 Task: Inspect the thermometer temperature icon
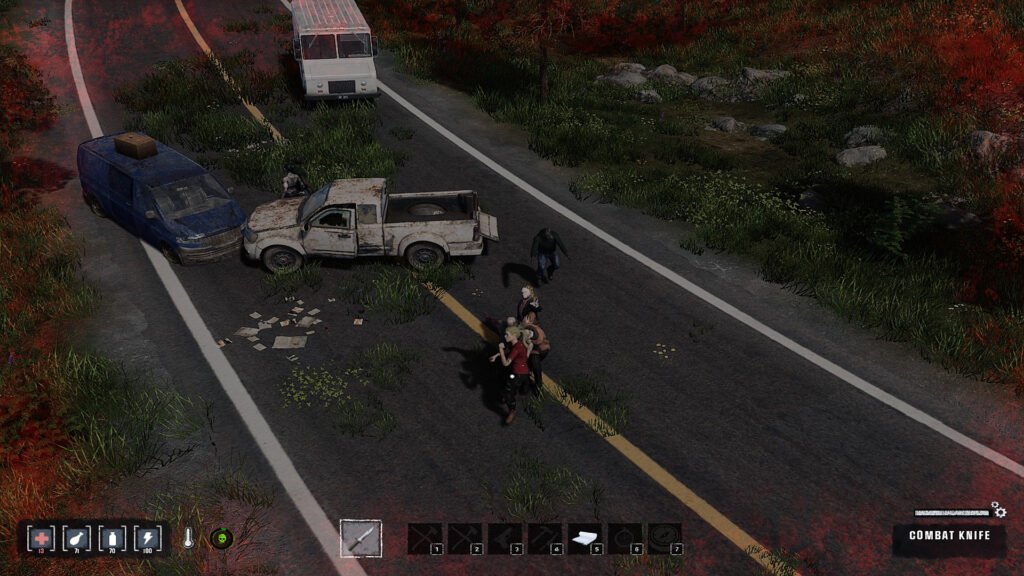(189, 538)
